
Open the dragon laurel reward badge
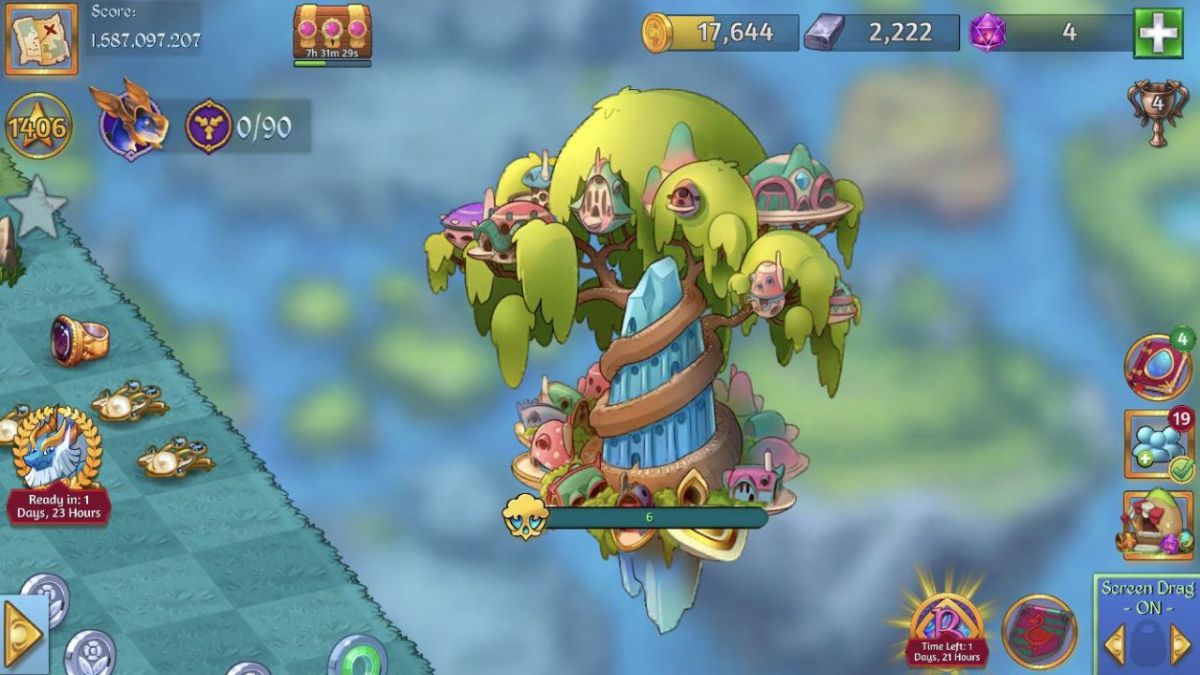57,450
